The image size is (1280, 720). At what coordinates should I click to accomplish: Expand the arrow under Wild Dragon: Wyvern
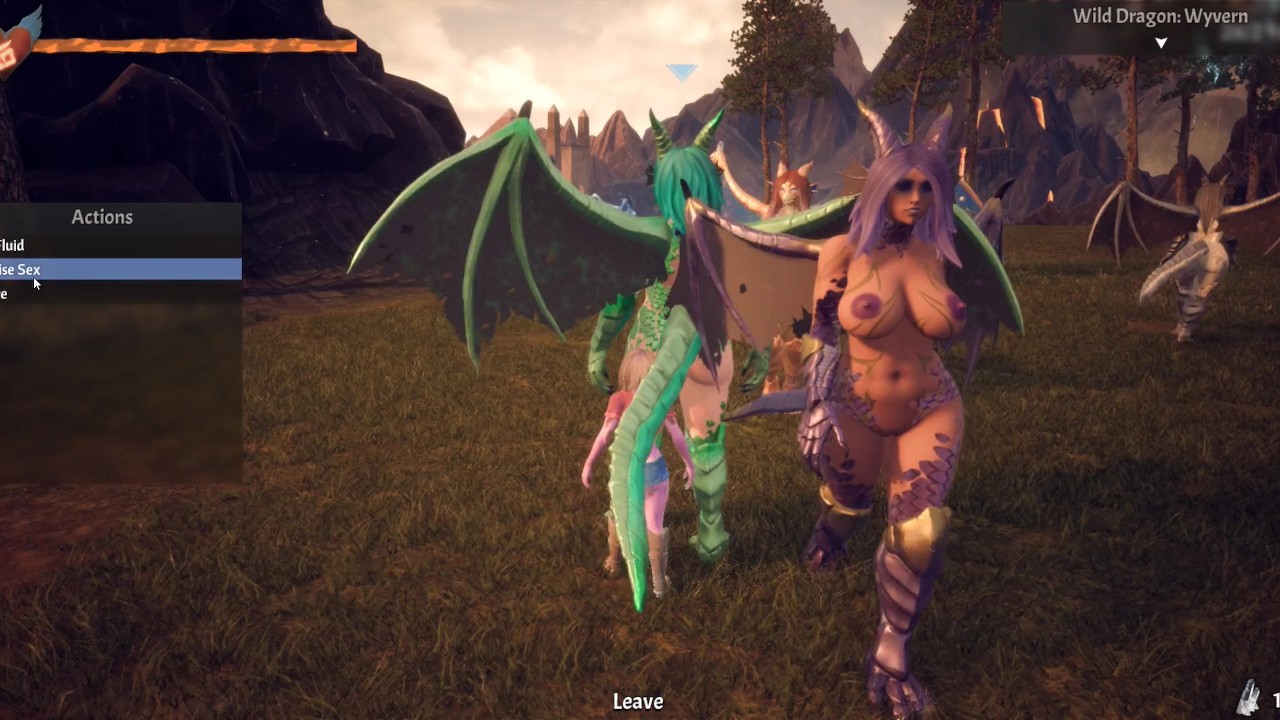[x=1161, y=43]
